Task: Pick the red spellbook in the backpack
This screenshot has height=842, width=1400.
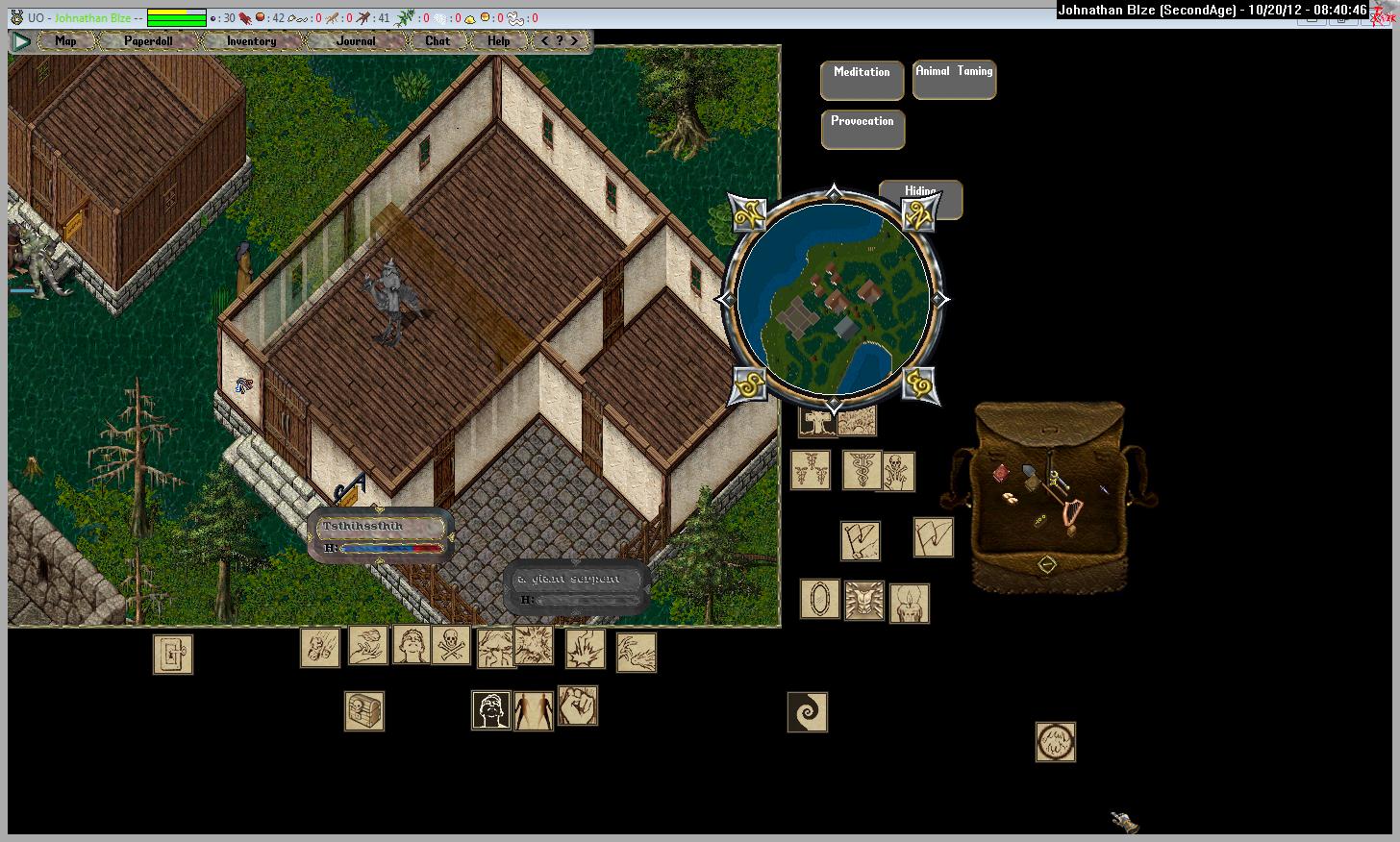Action: (x=1001, y=473)
